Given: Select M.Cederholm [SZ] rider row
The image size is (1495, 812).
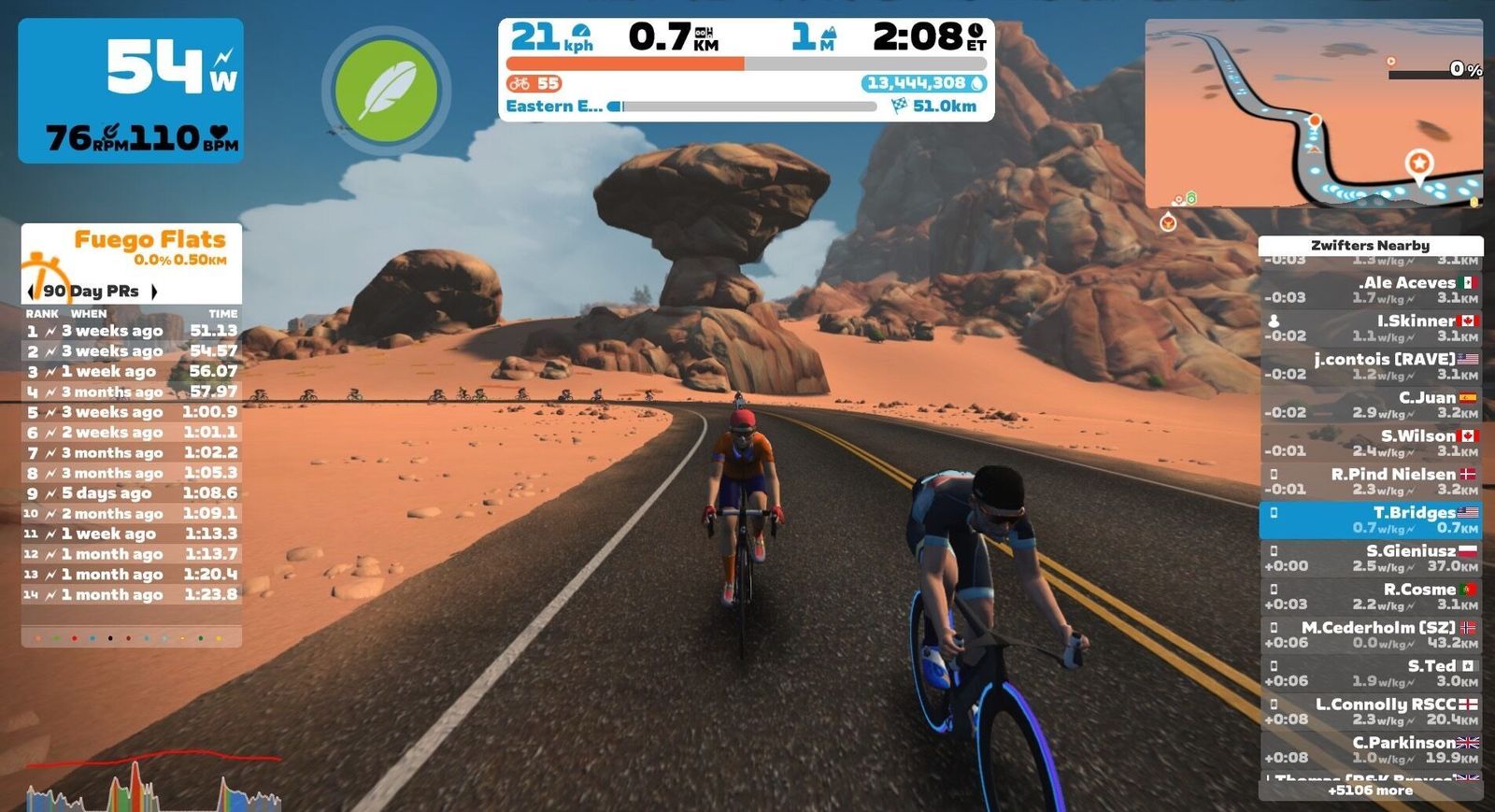Looking at the screenshot, I should pyautogui.click(x=1370, y=634).
